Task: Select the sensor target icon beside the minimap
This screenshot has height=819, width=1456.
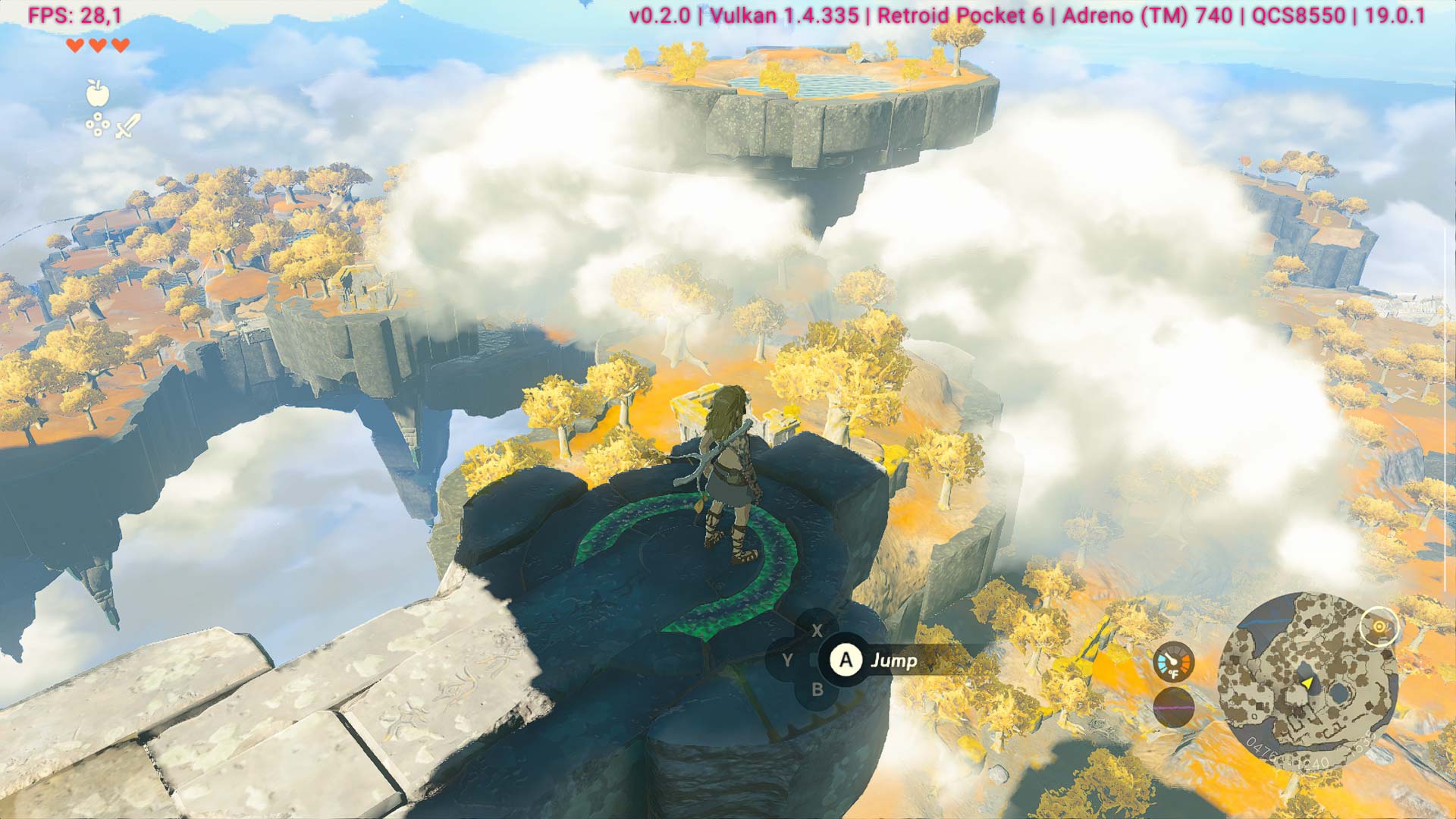Action: (x=1379, y=627)
